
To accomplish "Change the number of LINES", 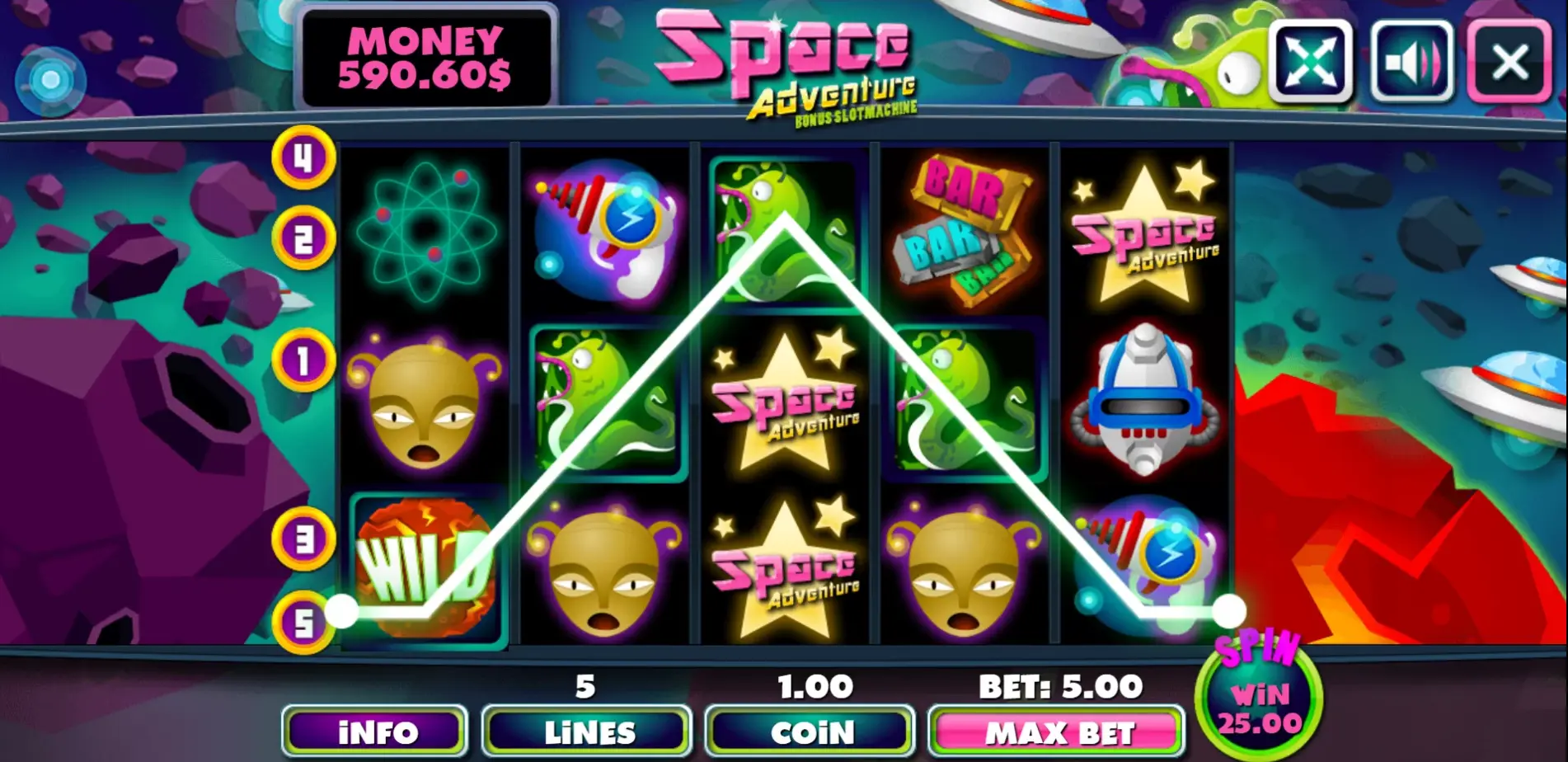I will coord(587,731).
